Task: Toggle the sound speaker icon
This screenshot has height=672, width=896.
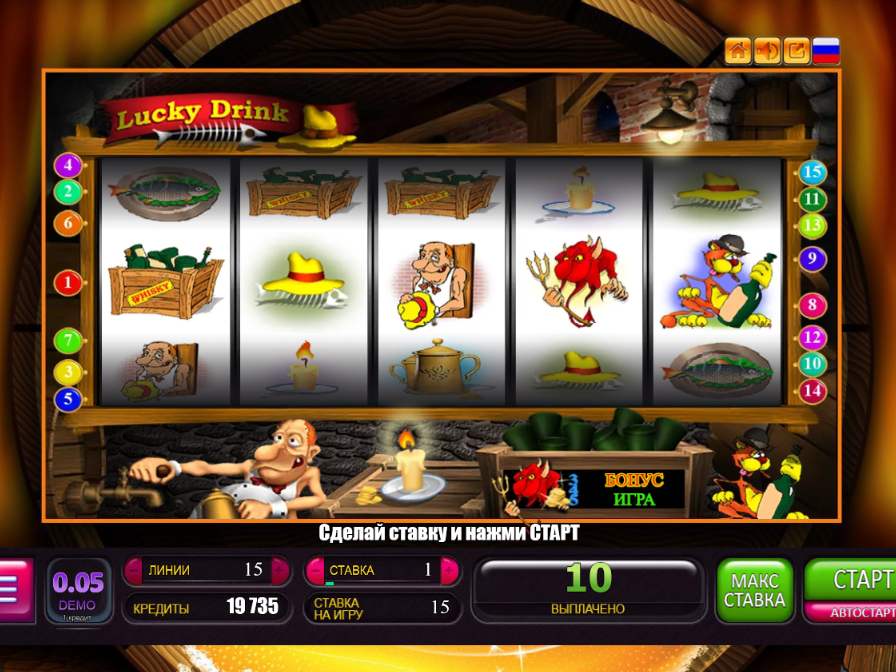Action: tap(767, 50)
